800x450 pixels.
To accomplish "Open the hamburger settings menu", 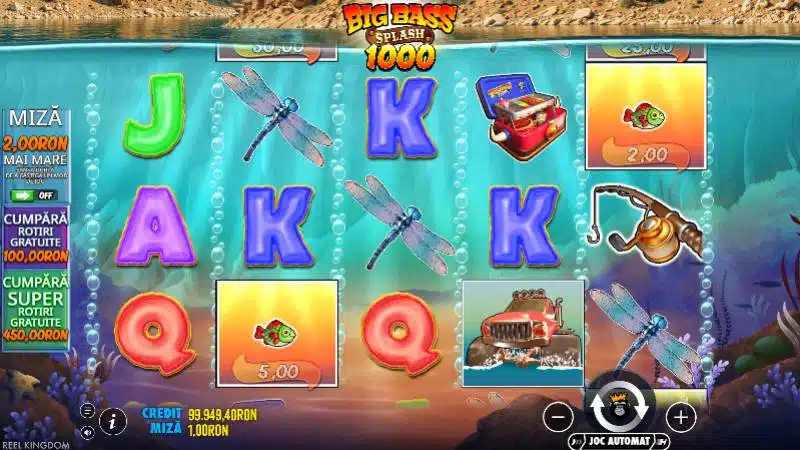I will (x=88, y=411).
